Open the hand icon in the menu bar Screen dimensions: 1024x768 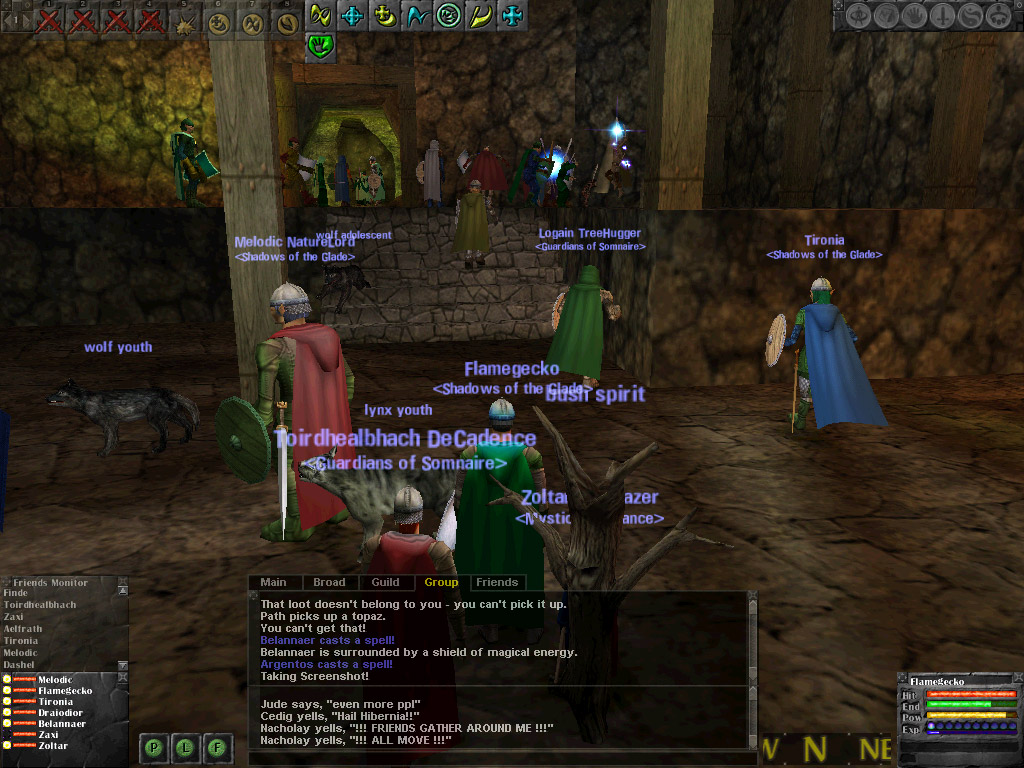pyautogui.click(x=915, y=16)
